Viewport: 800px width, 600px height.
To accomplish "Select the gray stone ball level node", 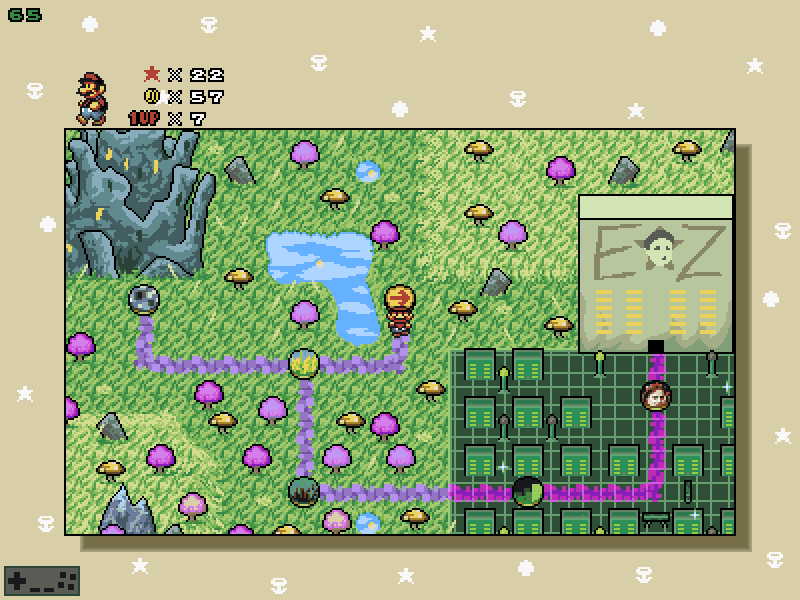I will tap(145, 298).
